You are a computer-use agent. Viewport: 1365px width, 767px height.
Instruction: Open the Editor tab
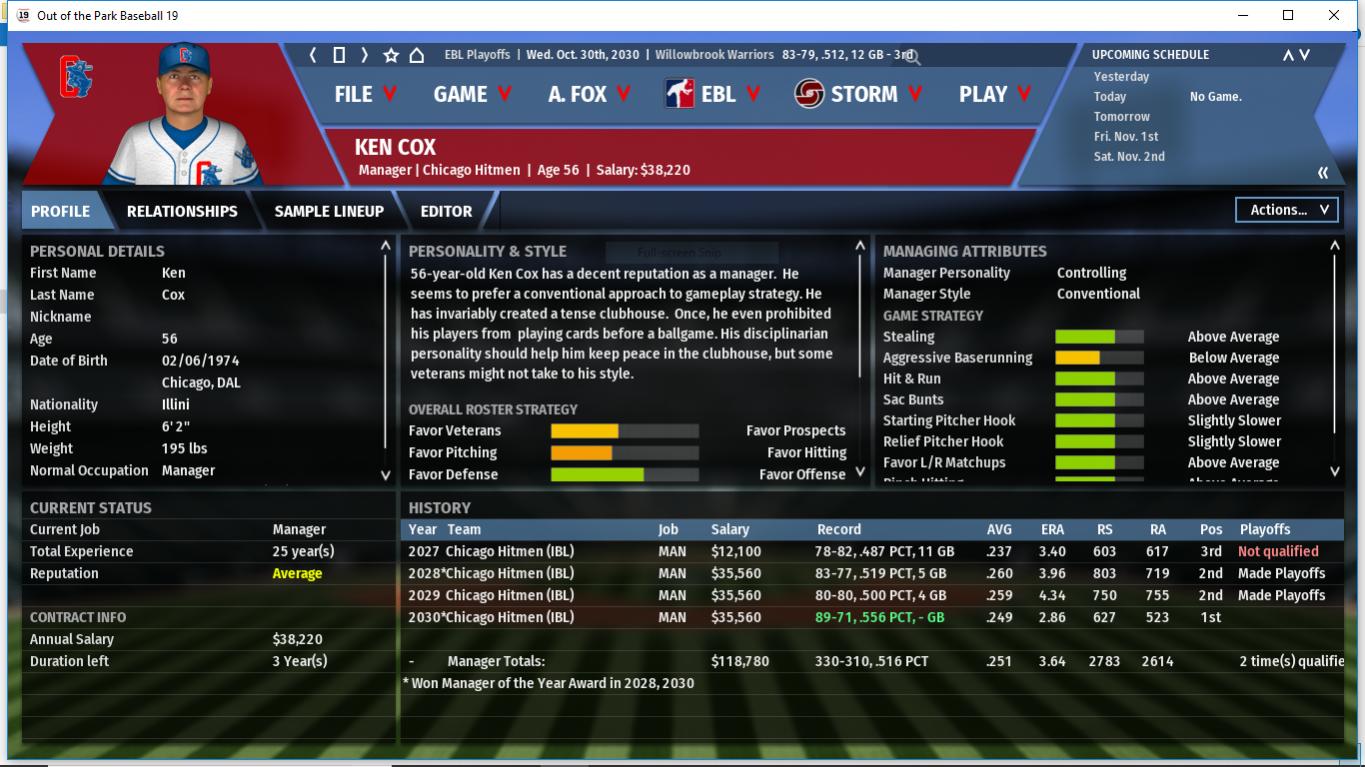pyautogui.click(x=446, y=211)
